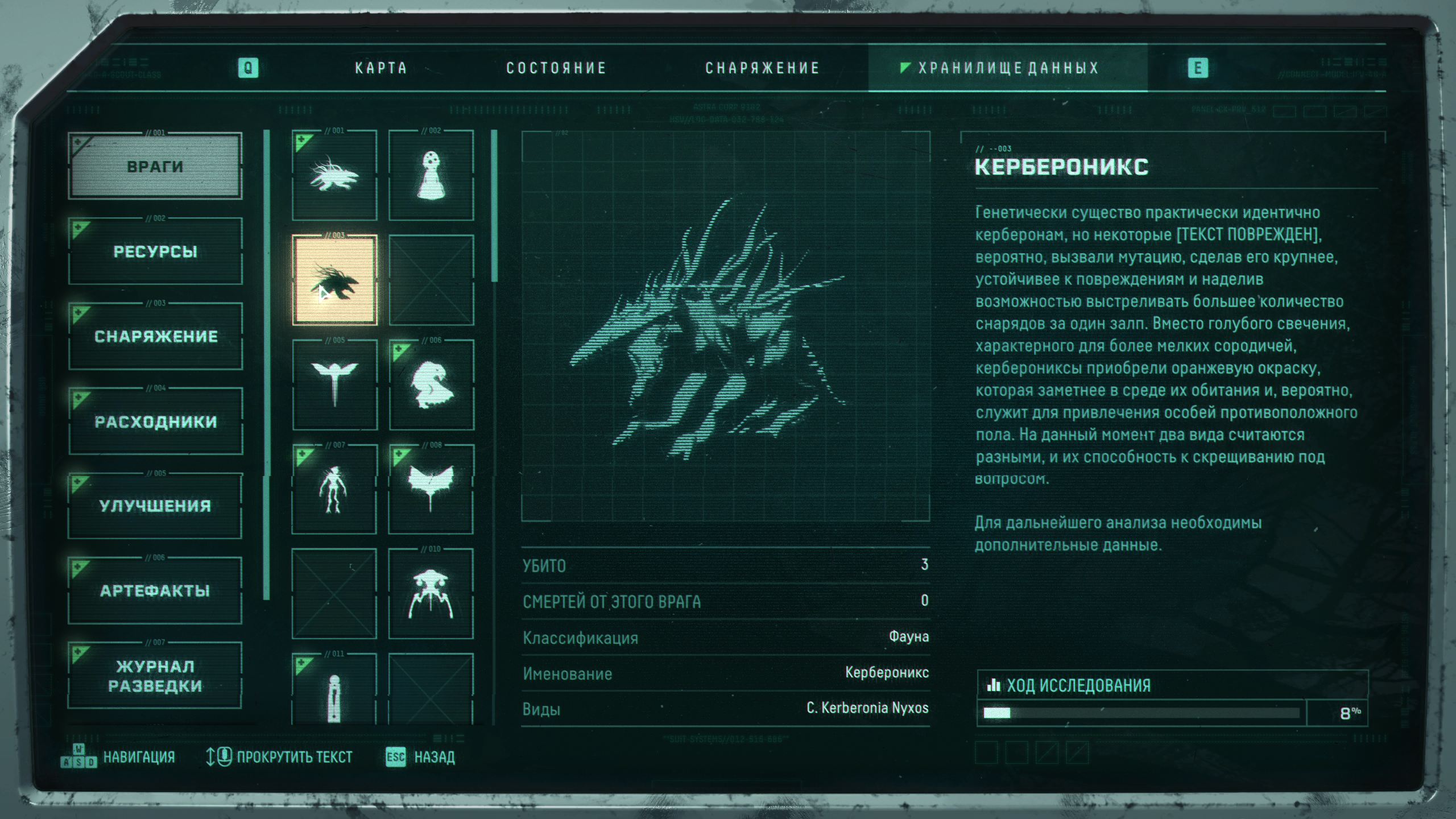Screen dimensions: 1456x819
Task: Open the ЖУРНАЛ РАЗВЕДКИ category
Action: (155, 676)
